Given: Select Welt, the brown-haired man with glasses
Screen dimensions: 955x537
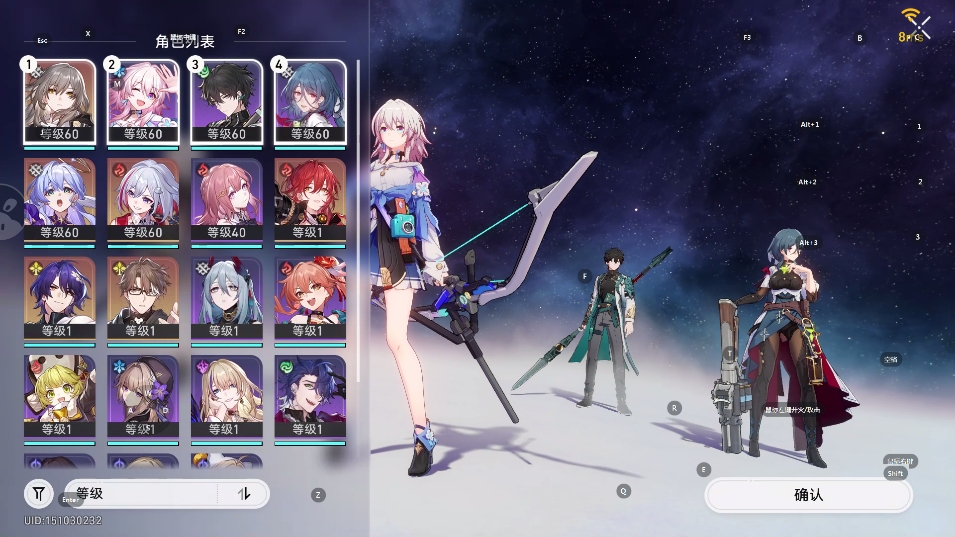Looking at the screenshot, I should click(142, 298).
